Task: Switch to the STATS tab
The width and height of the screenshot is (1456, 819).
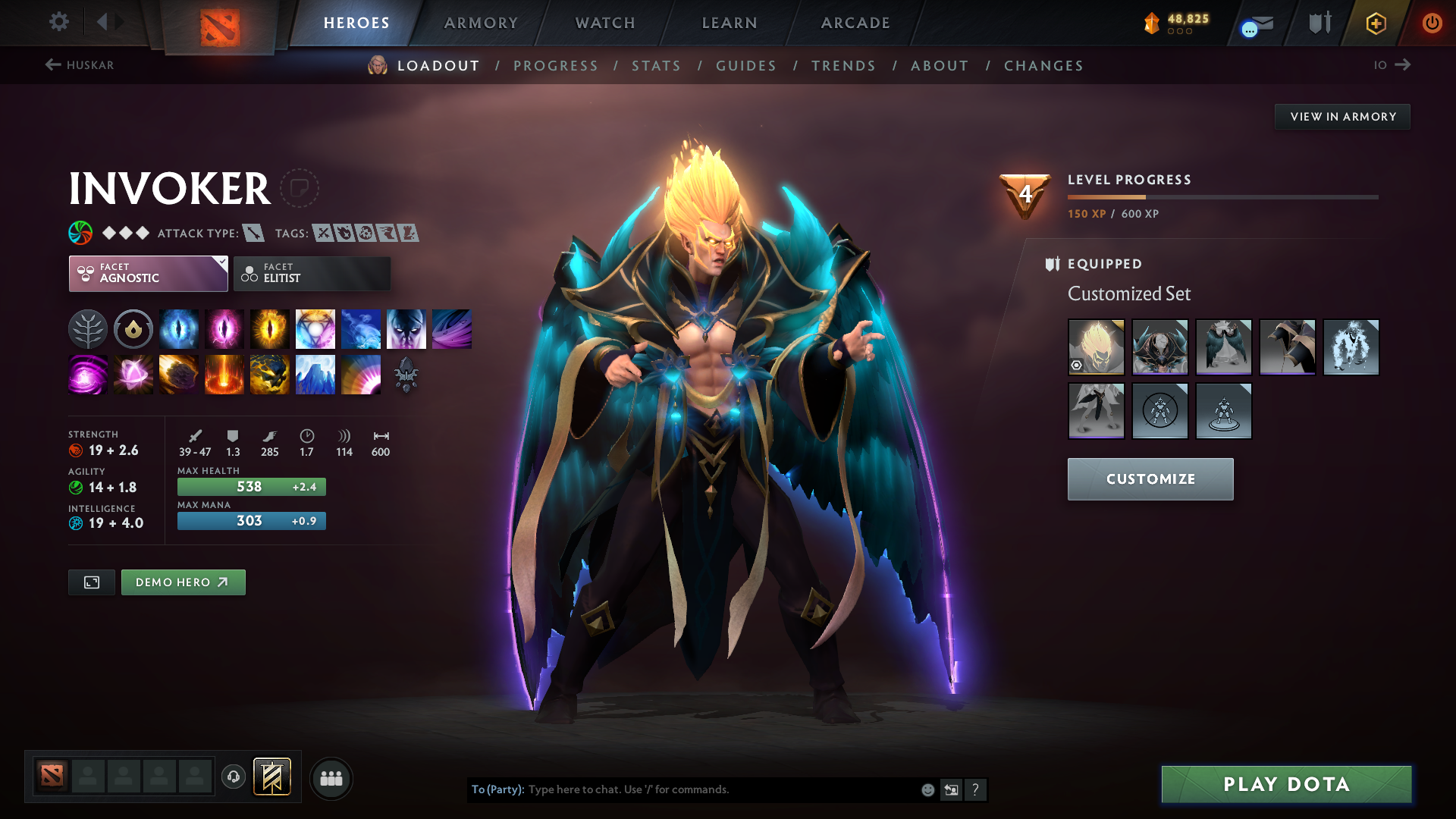Action: [656, 66]
